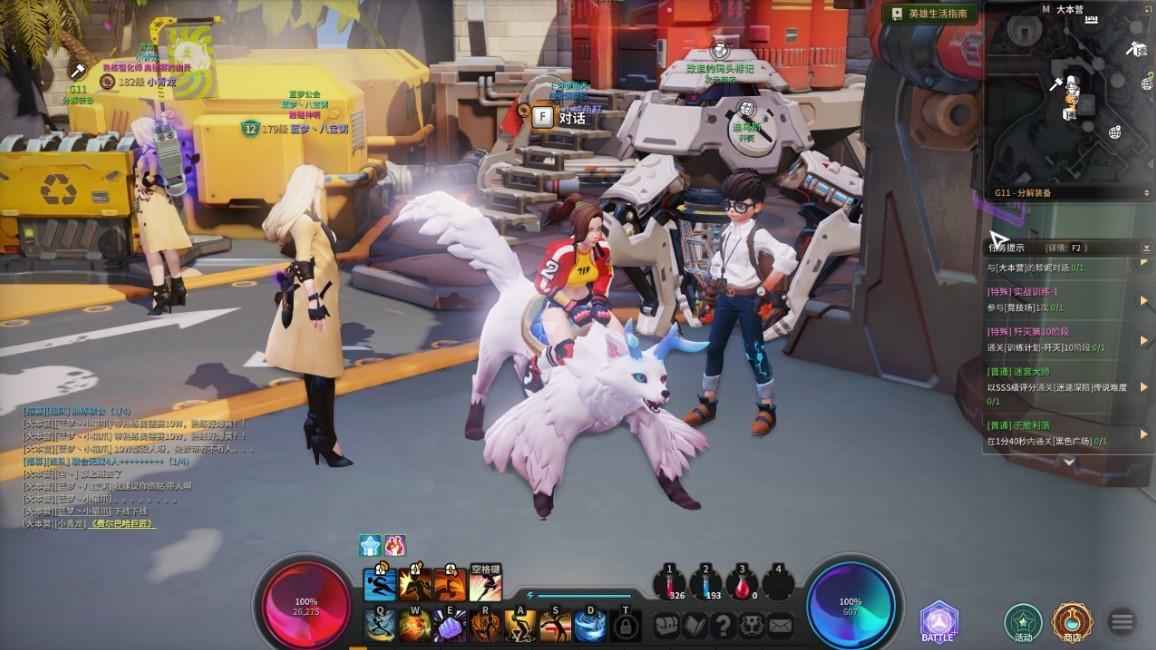This screenshot has width=1156, height=650.
Task: Open the BATTLE pass hexagon icon
Action: (x=939, y=622)
